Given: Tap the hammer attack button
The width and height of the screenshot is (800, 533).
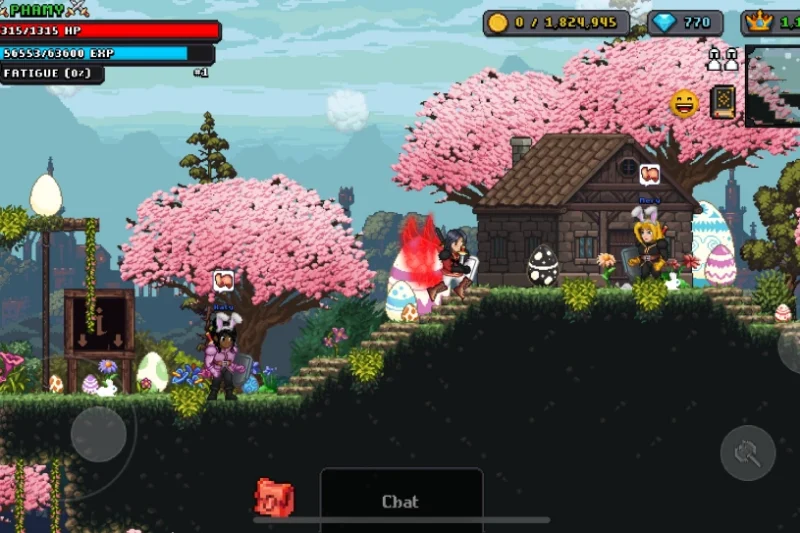Looking at the screenshot, I should (x=748, y=453).
